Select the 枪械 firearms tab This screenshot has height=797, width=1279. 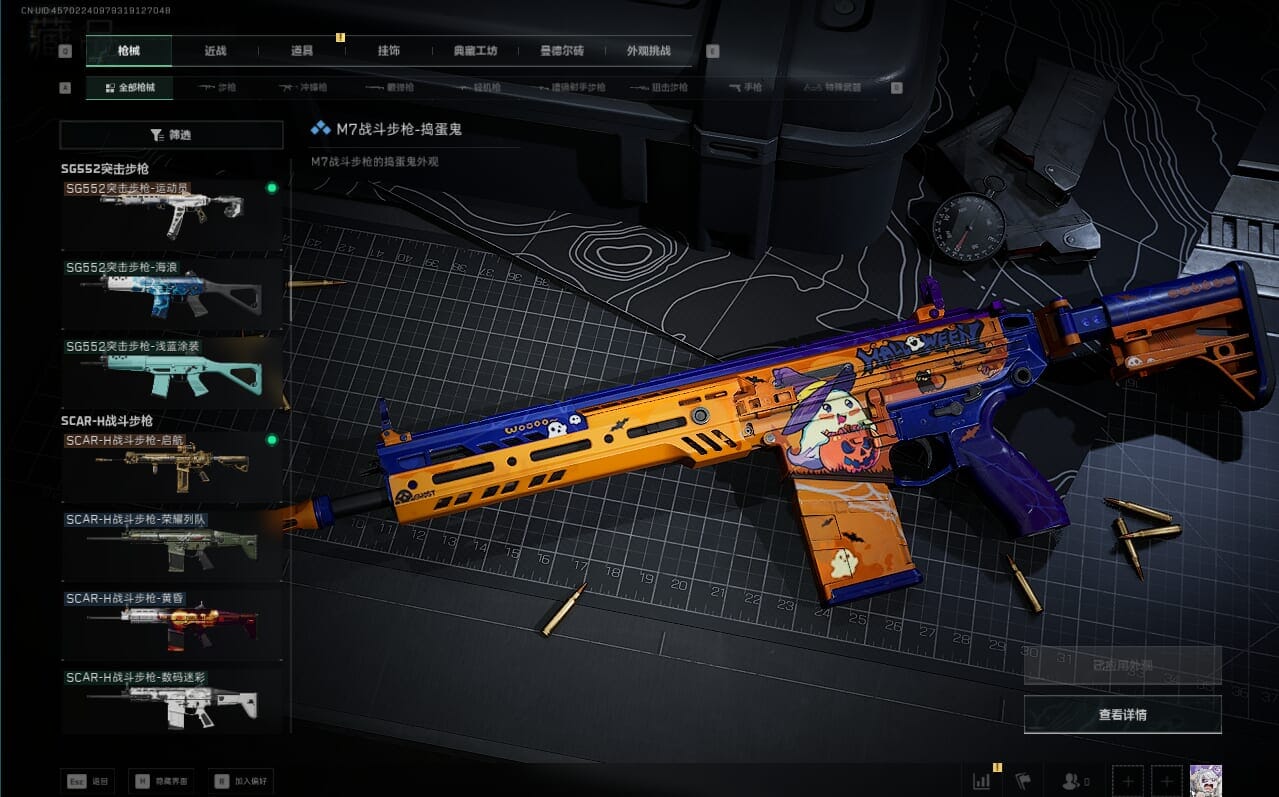pyautogui.click(x=129, y=51)
